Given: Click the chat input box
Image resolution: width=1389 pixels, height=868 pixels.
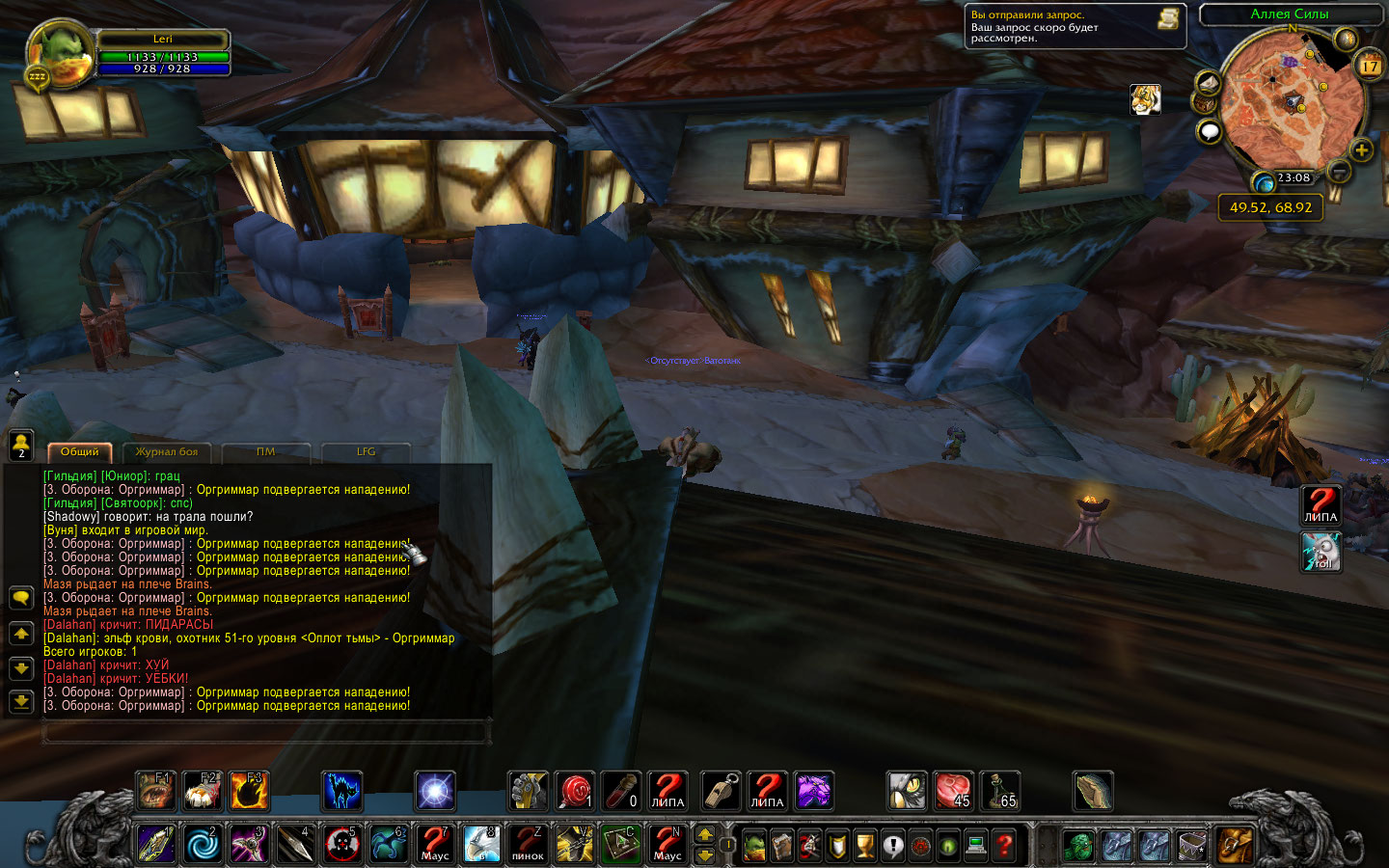Looking at the screenshot, I should 265,733.
